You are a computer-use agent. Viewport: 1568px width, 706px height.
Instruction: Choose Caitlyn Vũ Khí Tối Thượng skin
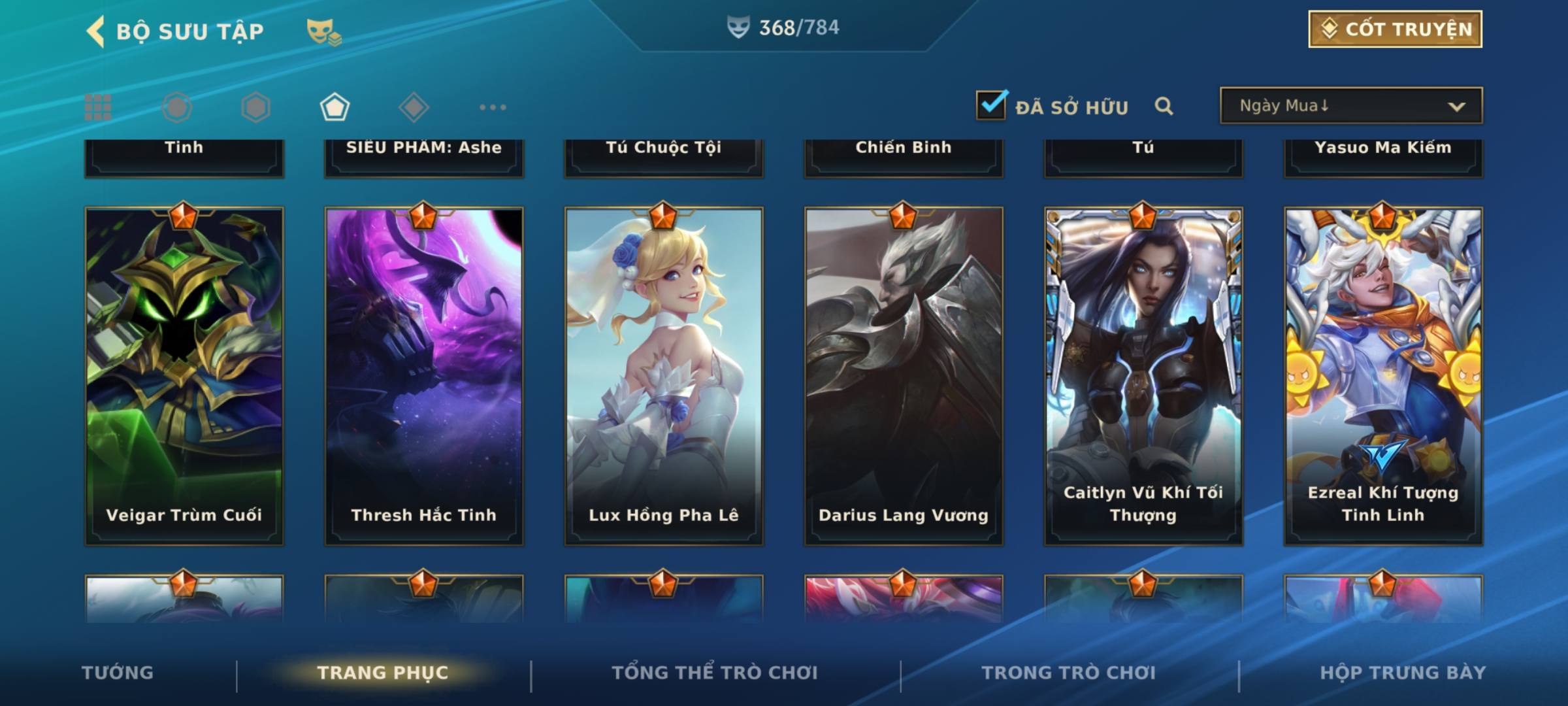(1143, 376)
